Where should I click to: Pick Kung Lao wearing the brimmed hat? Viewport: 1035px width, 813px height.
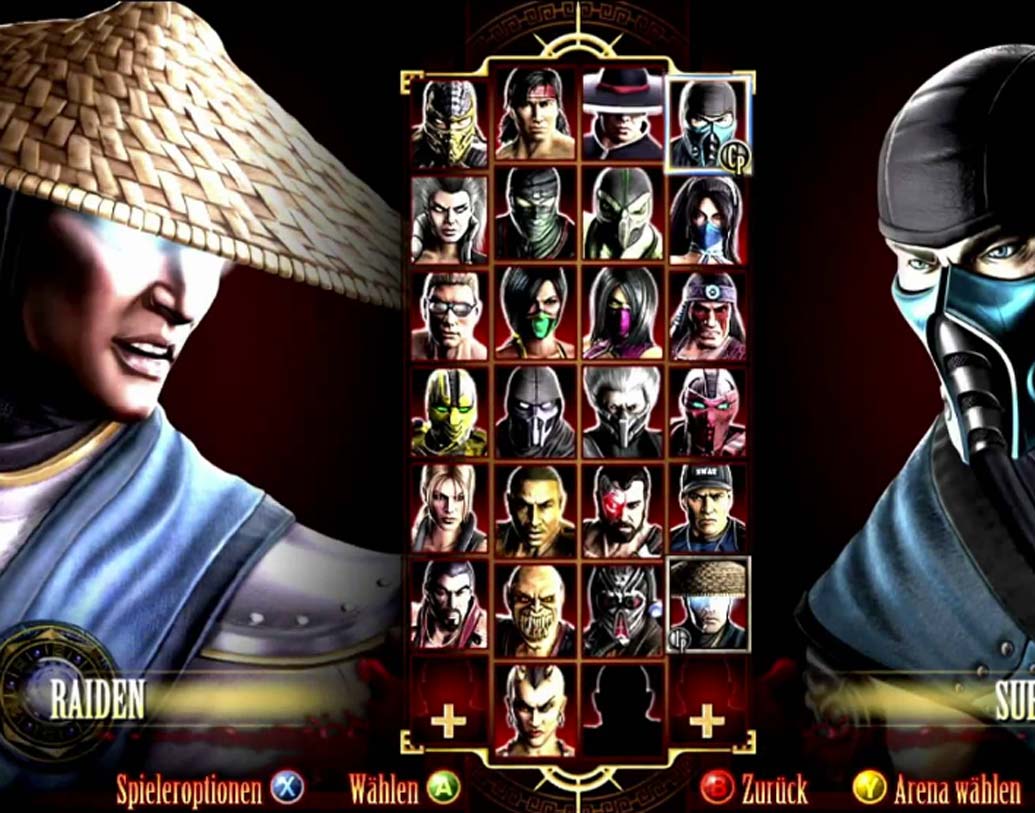click(x=621, y=123)
